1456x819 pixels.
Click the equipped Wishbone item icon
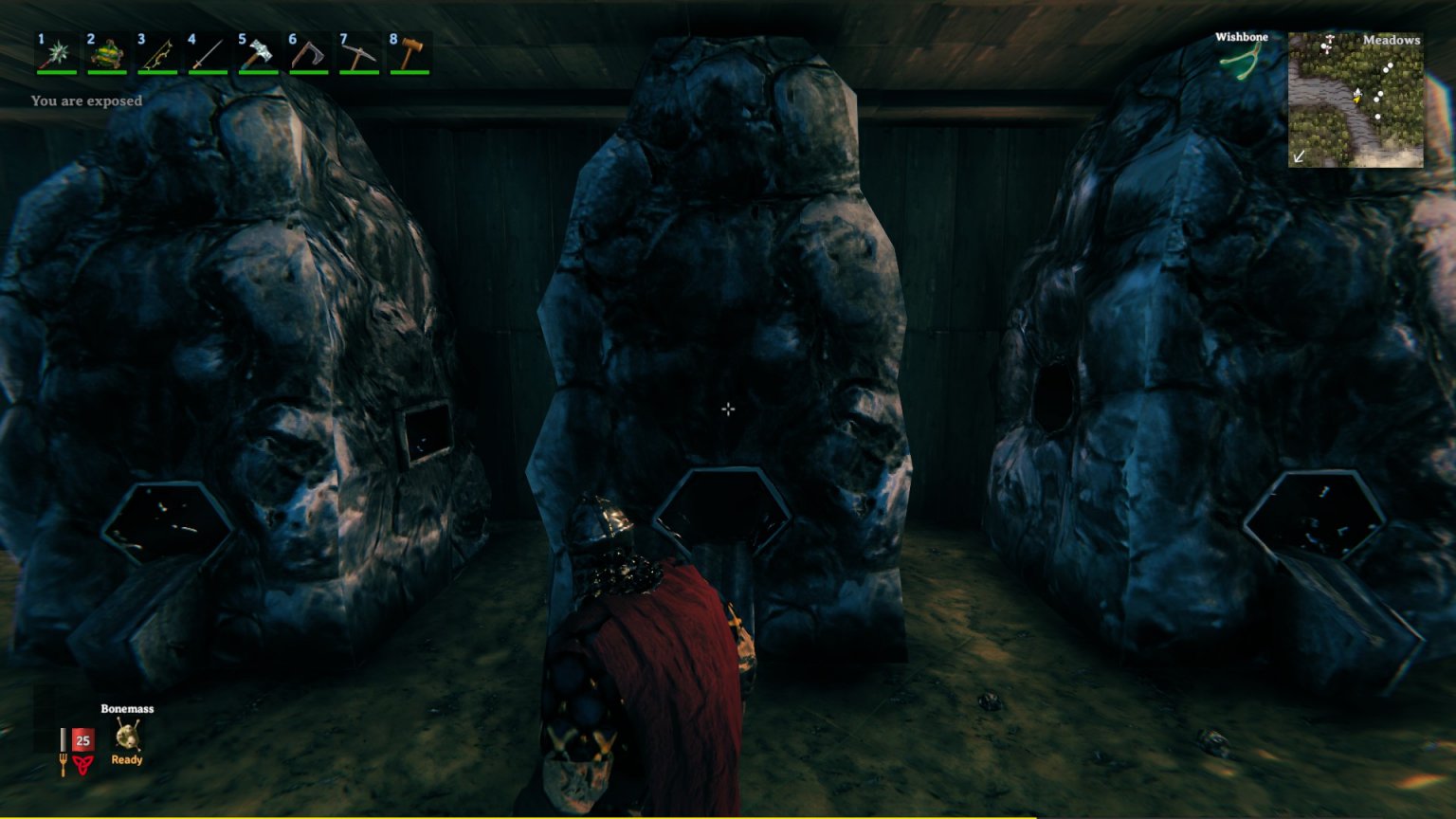click(1241, 60)
